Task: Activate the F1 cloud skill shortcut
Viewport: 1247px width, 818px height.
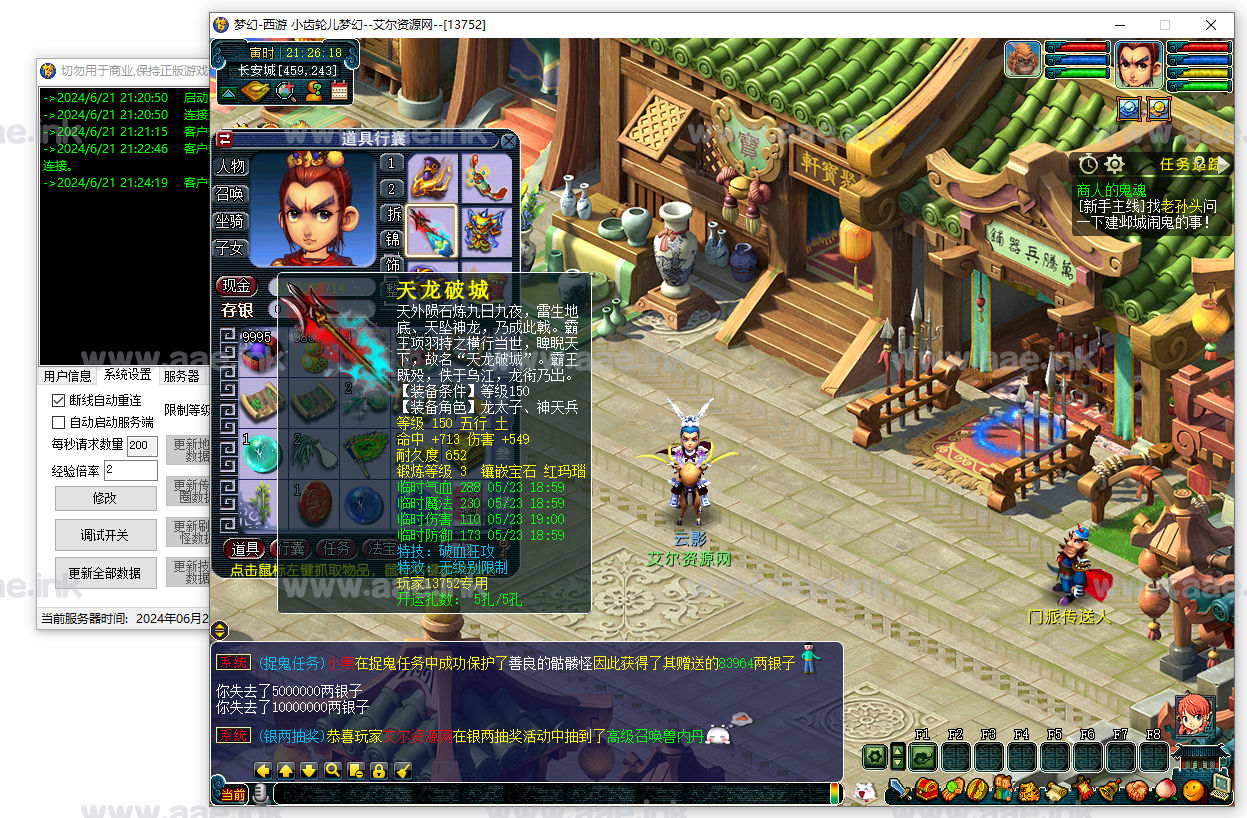Action: 922,757
